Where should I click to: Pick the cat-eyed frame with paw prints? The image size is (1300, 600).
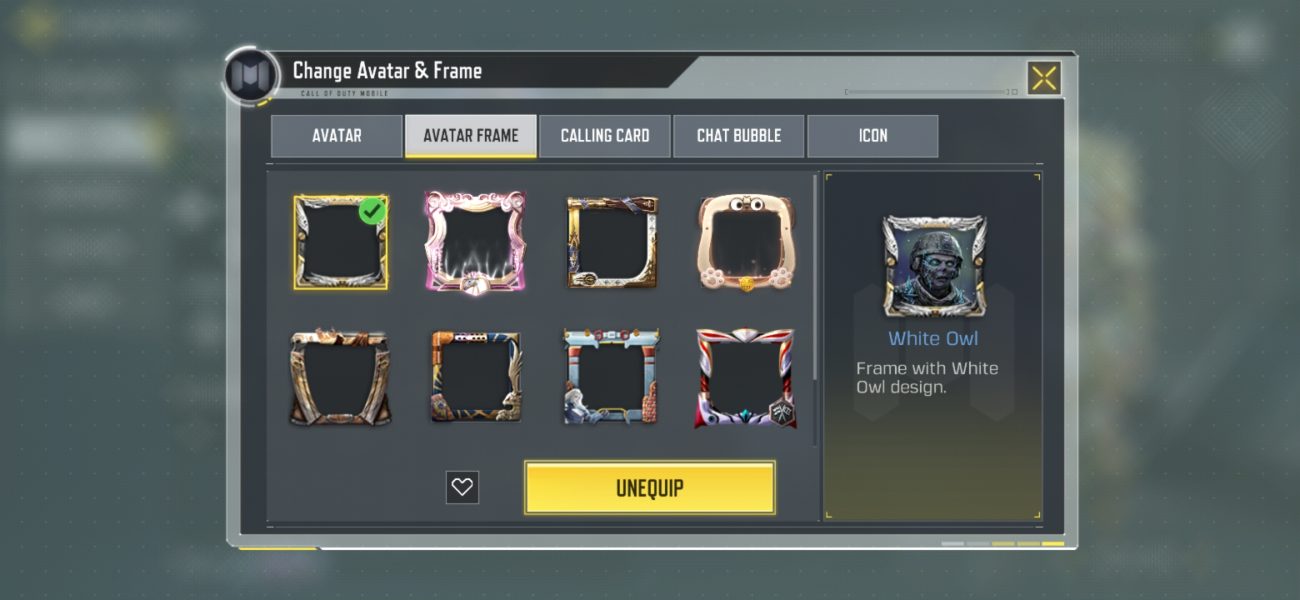coord(745,243)
